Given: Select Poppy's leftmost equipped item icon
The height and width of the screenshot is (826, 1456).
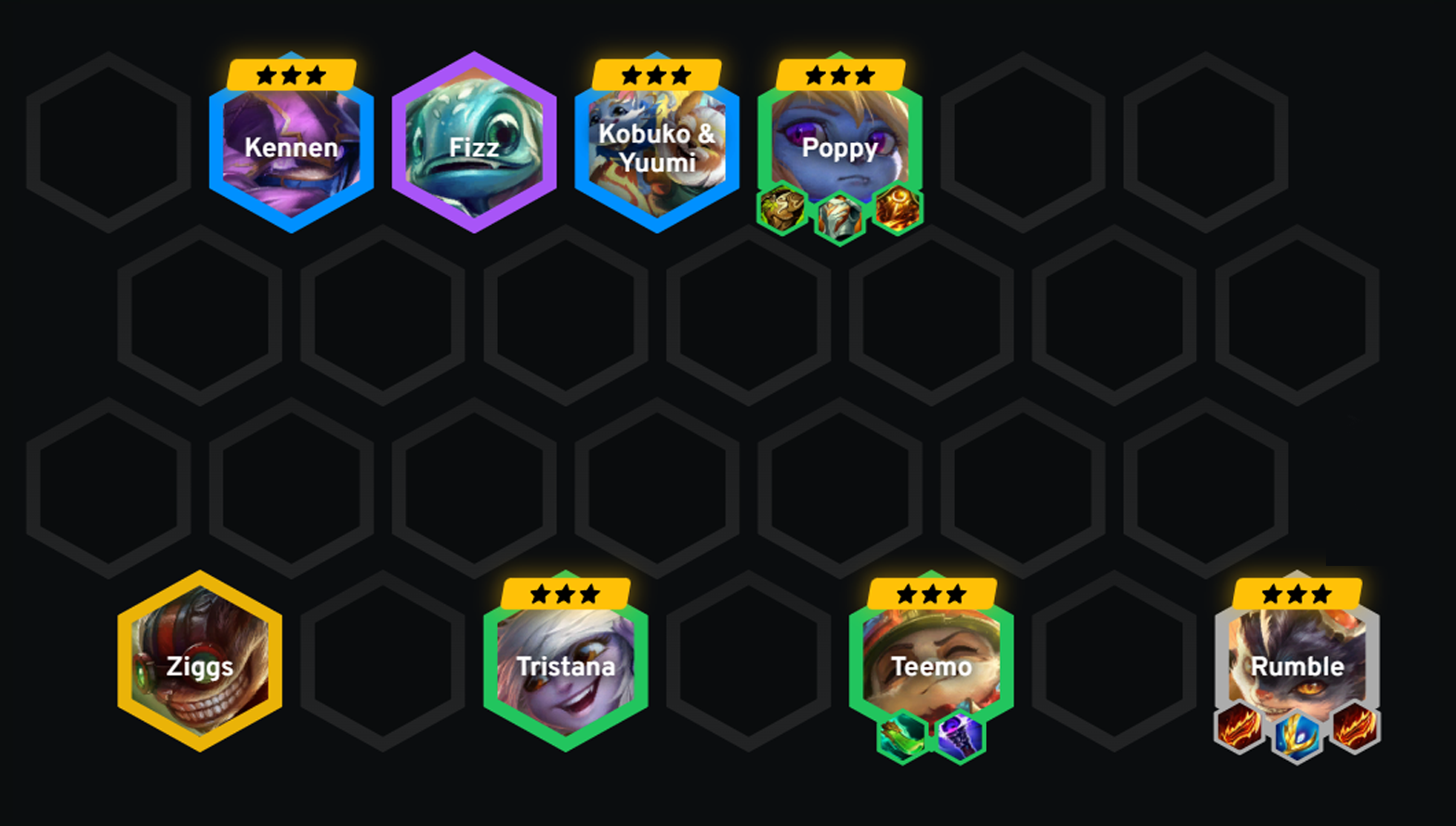Looking at the screenshot, I should point(780,209).
